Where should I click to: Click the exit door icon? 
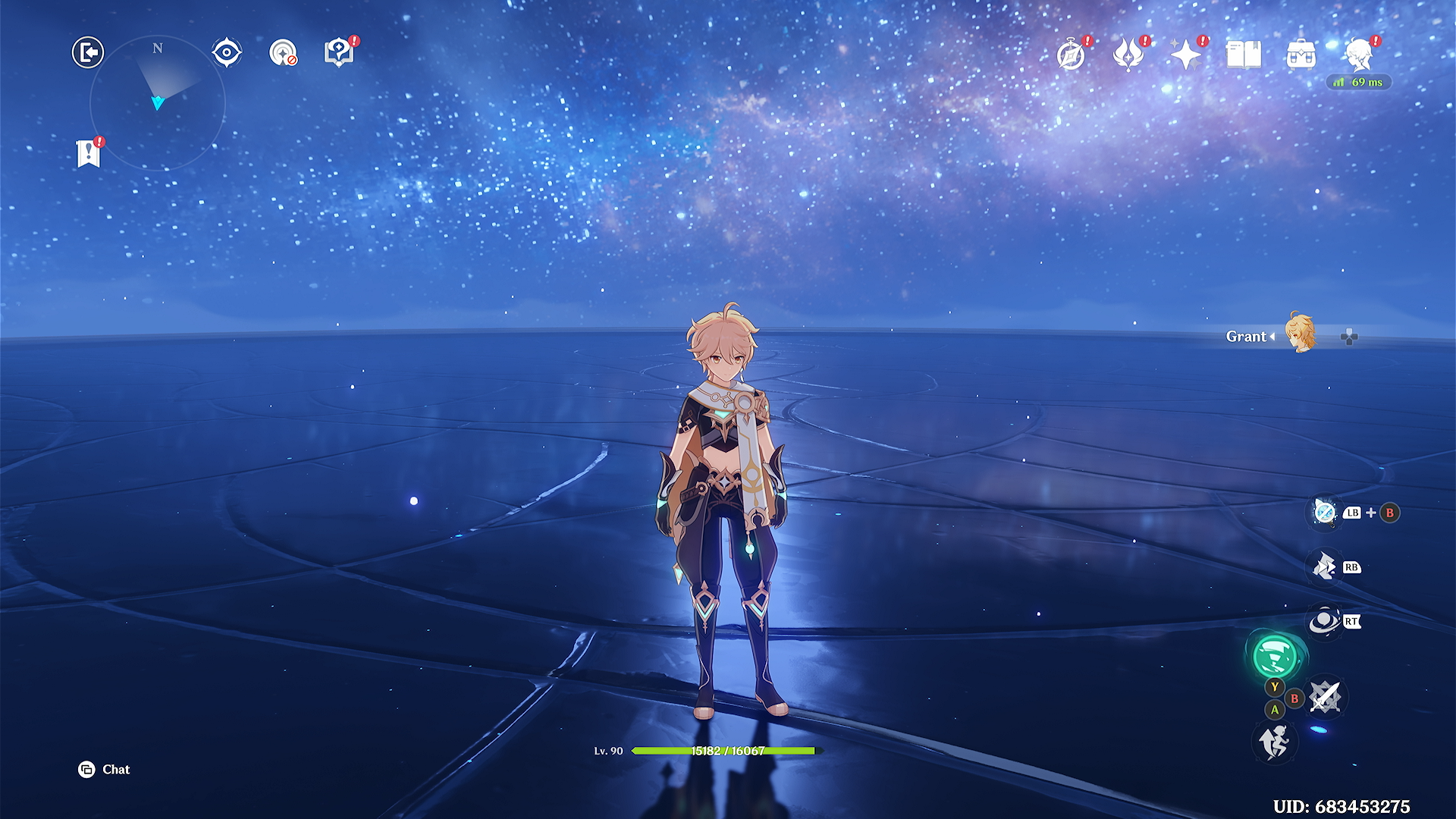88,52
